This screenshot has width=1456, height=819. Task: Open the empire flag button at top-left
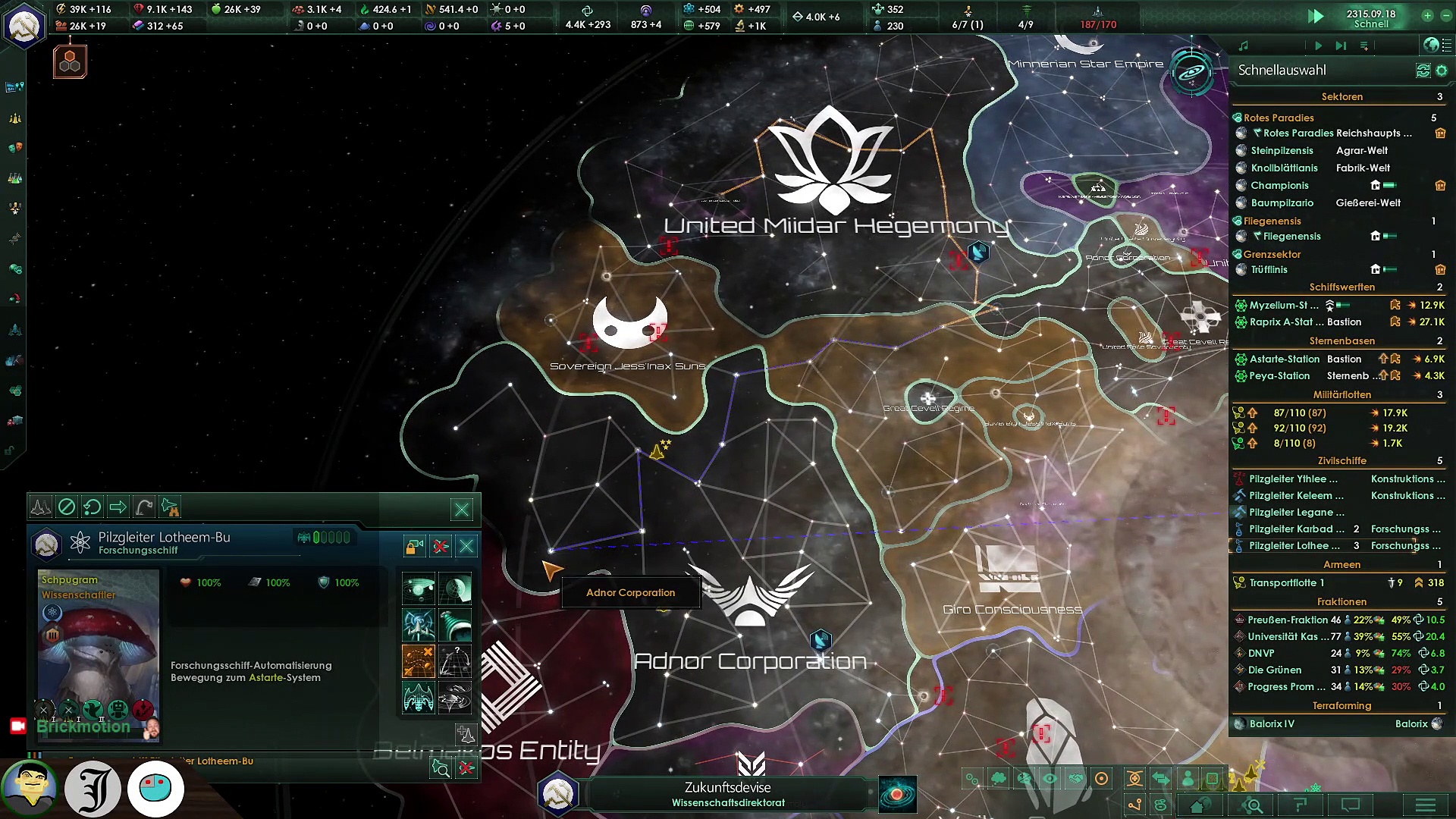[x=24, y=25]
